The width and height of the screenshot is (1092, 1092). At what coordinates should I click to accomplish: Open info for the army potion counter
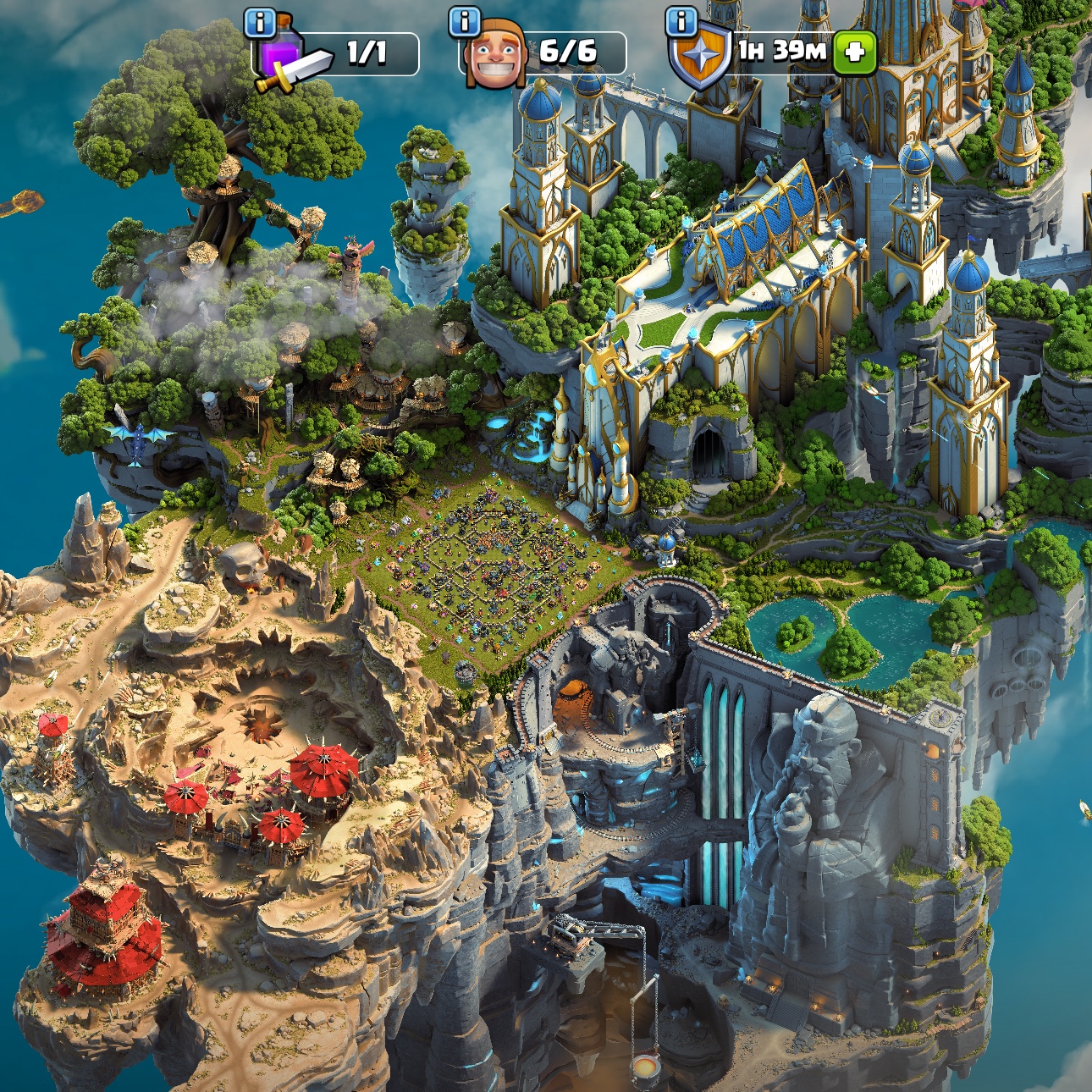point(259,23)
